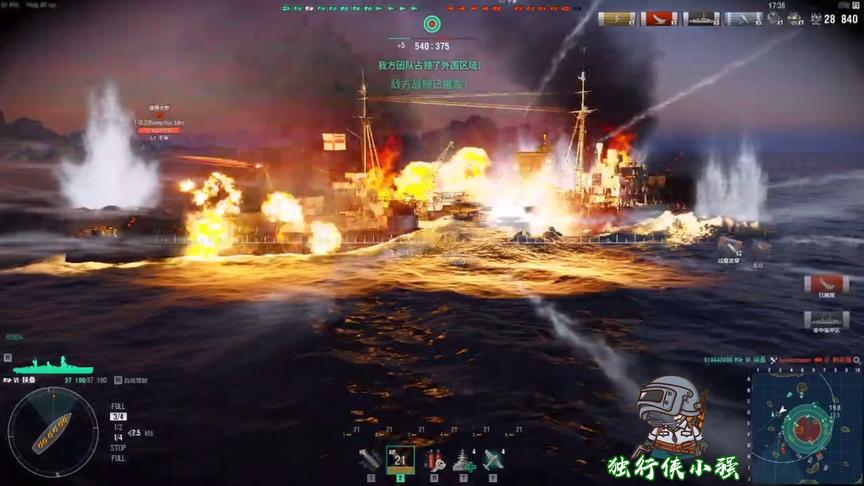
Task: Select the dark ribbon with ship silhouette
Action: click(701, 18)
